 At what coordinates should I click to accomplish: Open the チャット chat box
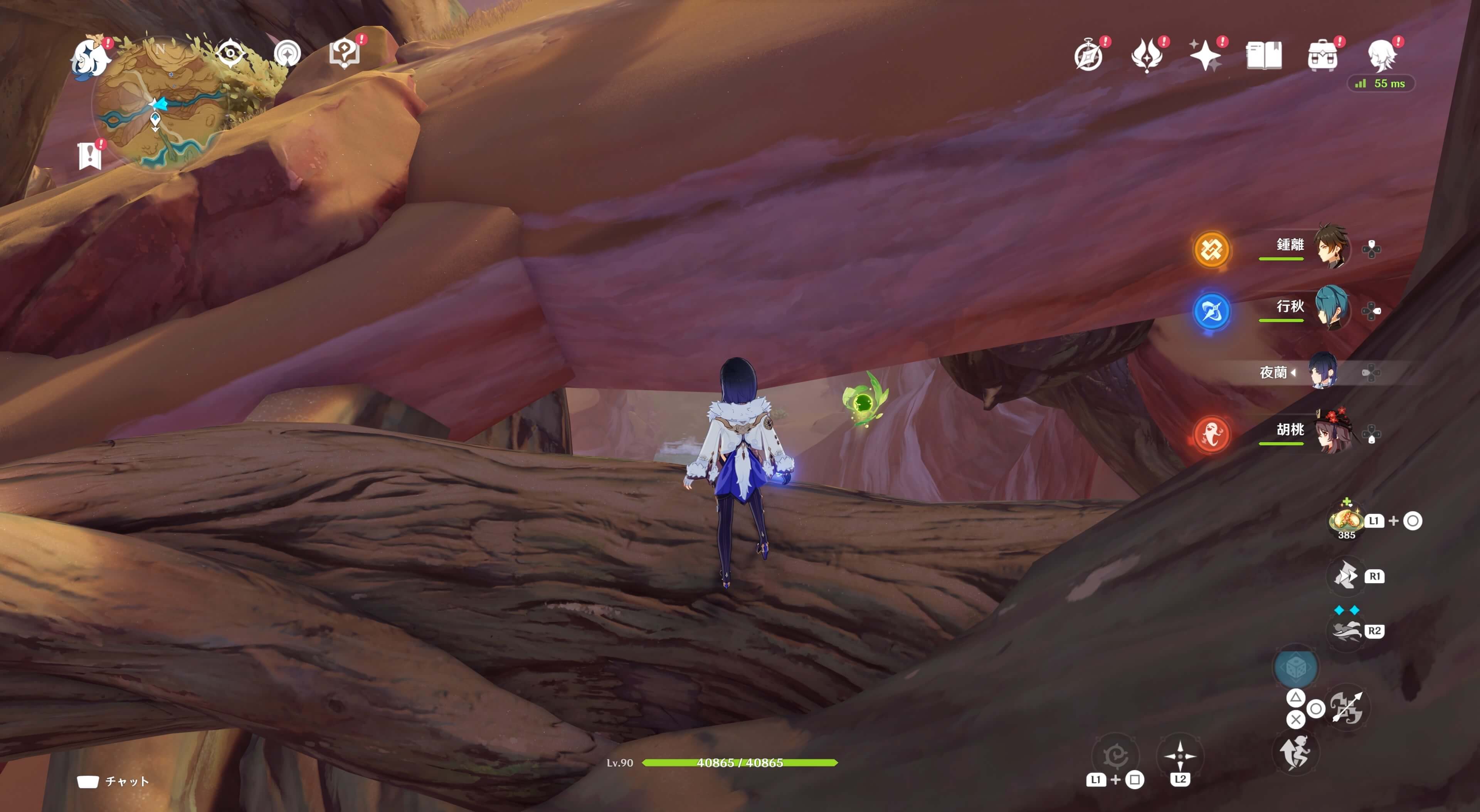click(x=113, y=782)
